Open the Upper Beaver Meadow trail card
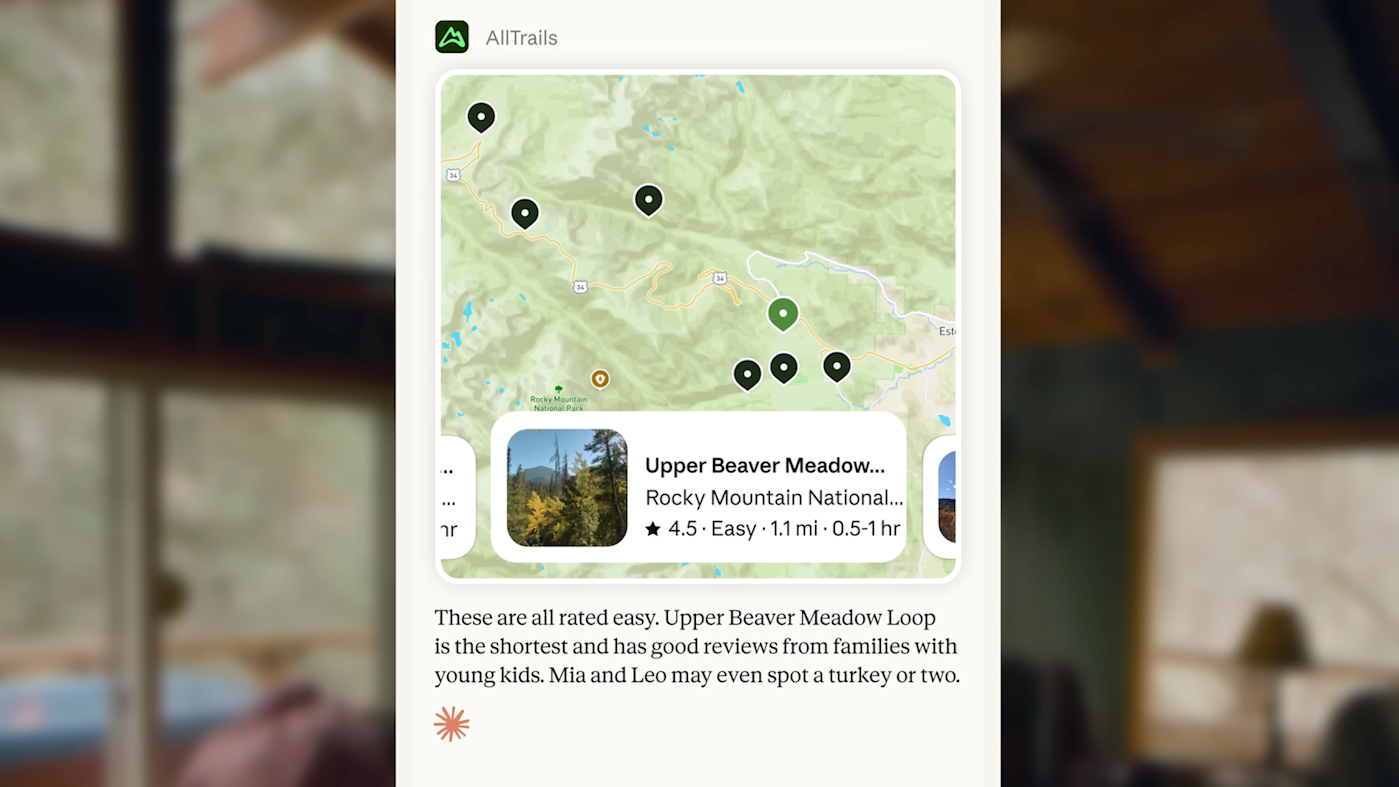 pos(697,488)
